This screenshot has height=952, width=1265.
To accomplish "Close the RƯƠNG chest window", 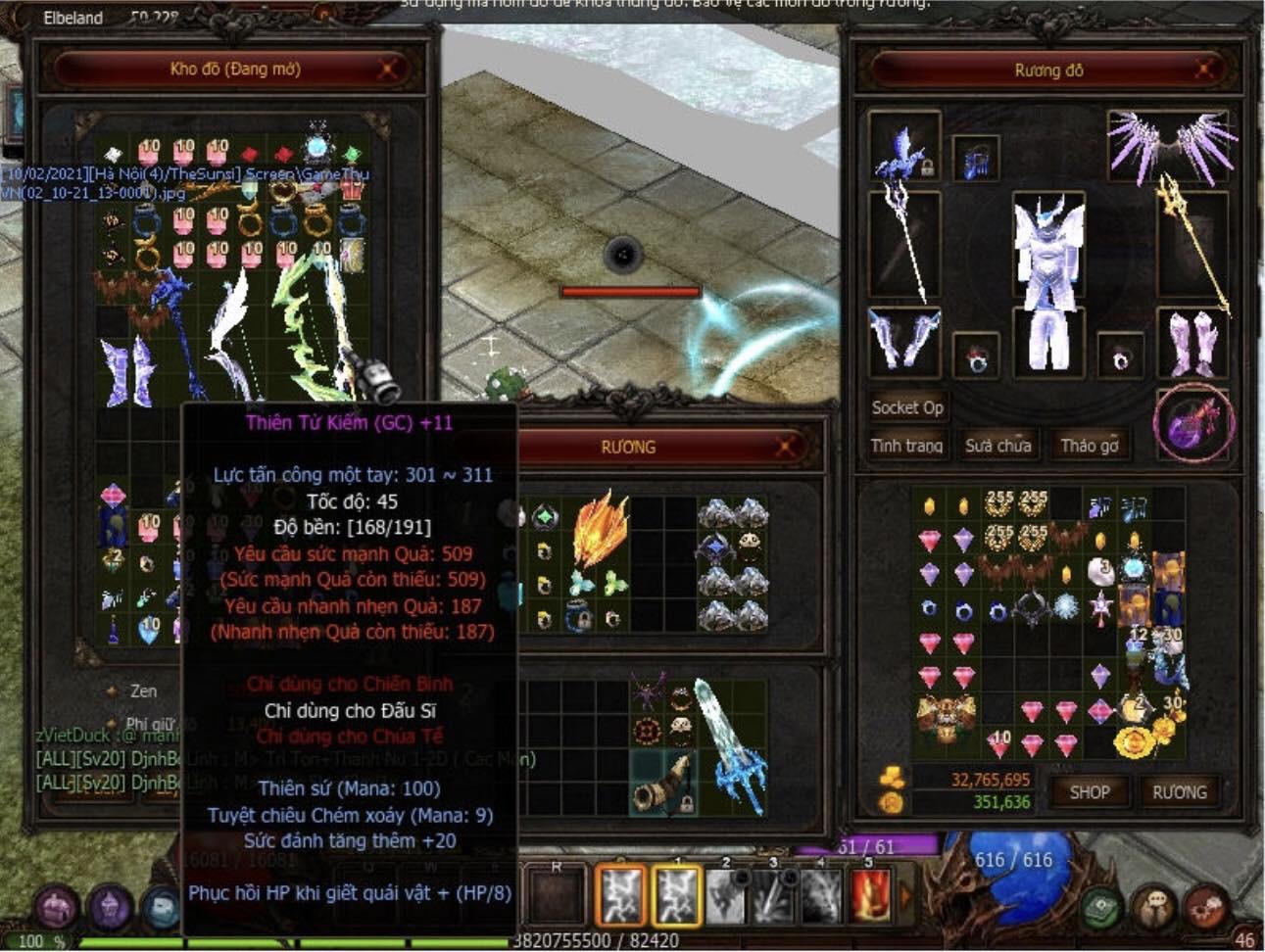I will 785,448.
